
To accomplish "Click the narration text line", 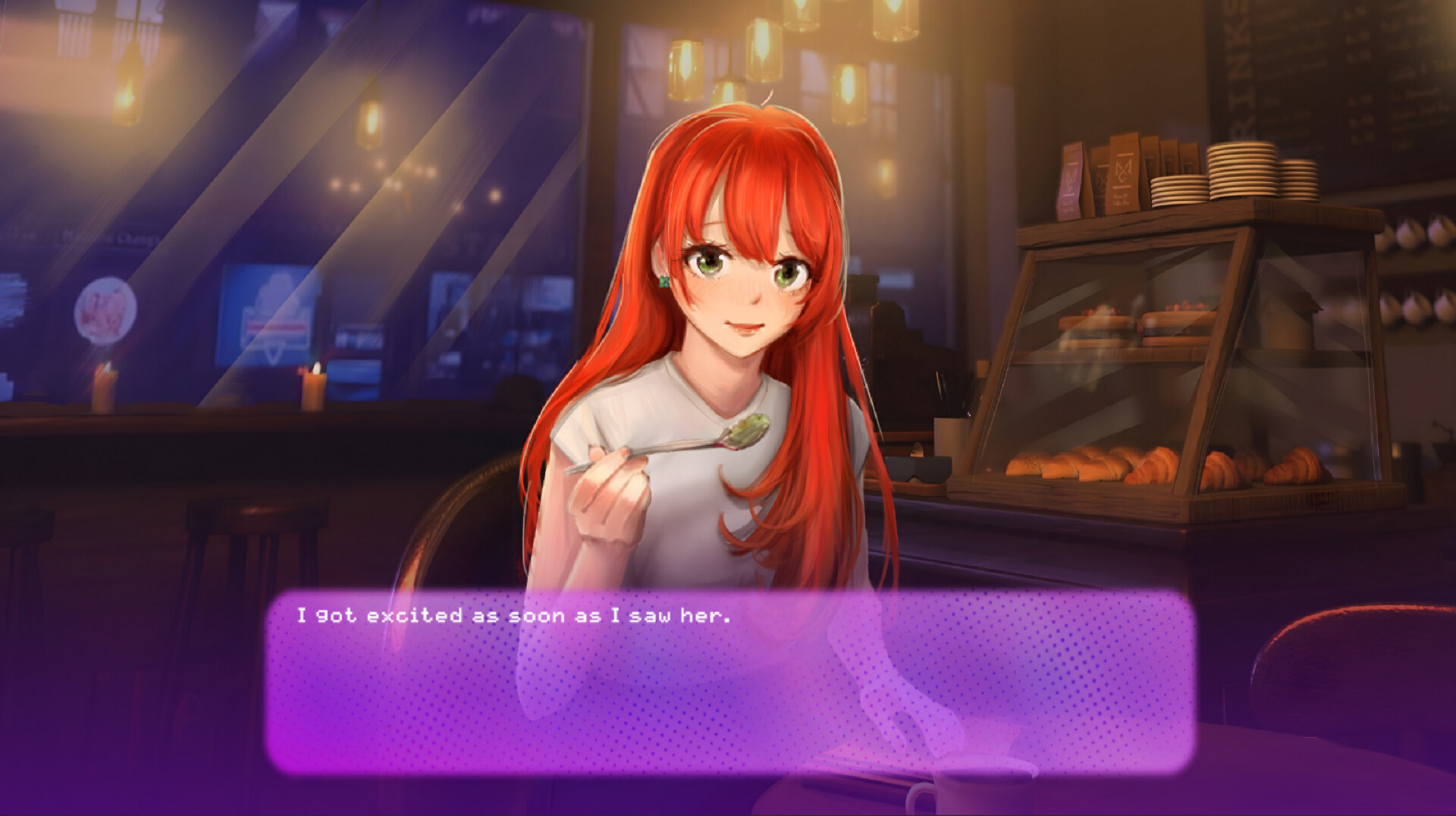I will point(516,617).
